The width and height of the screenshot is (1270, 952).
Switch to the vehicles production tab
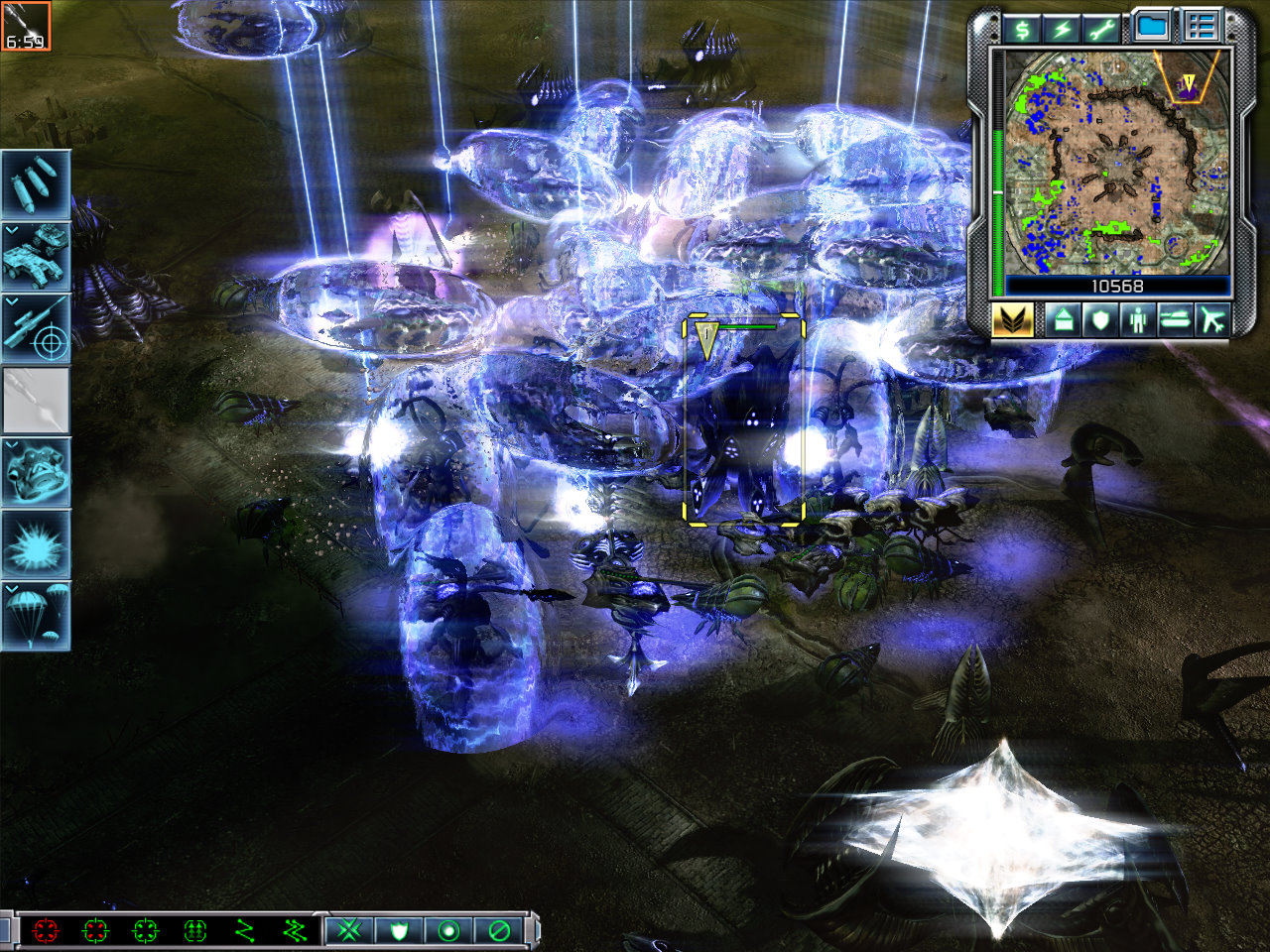(x=1174, y=320)
